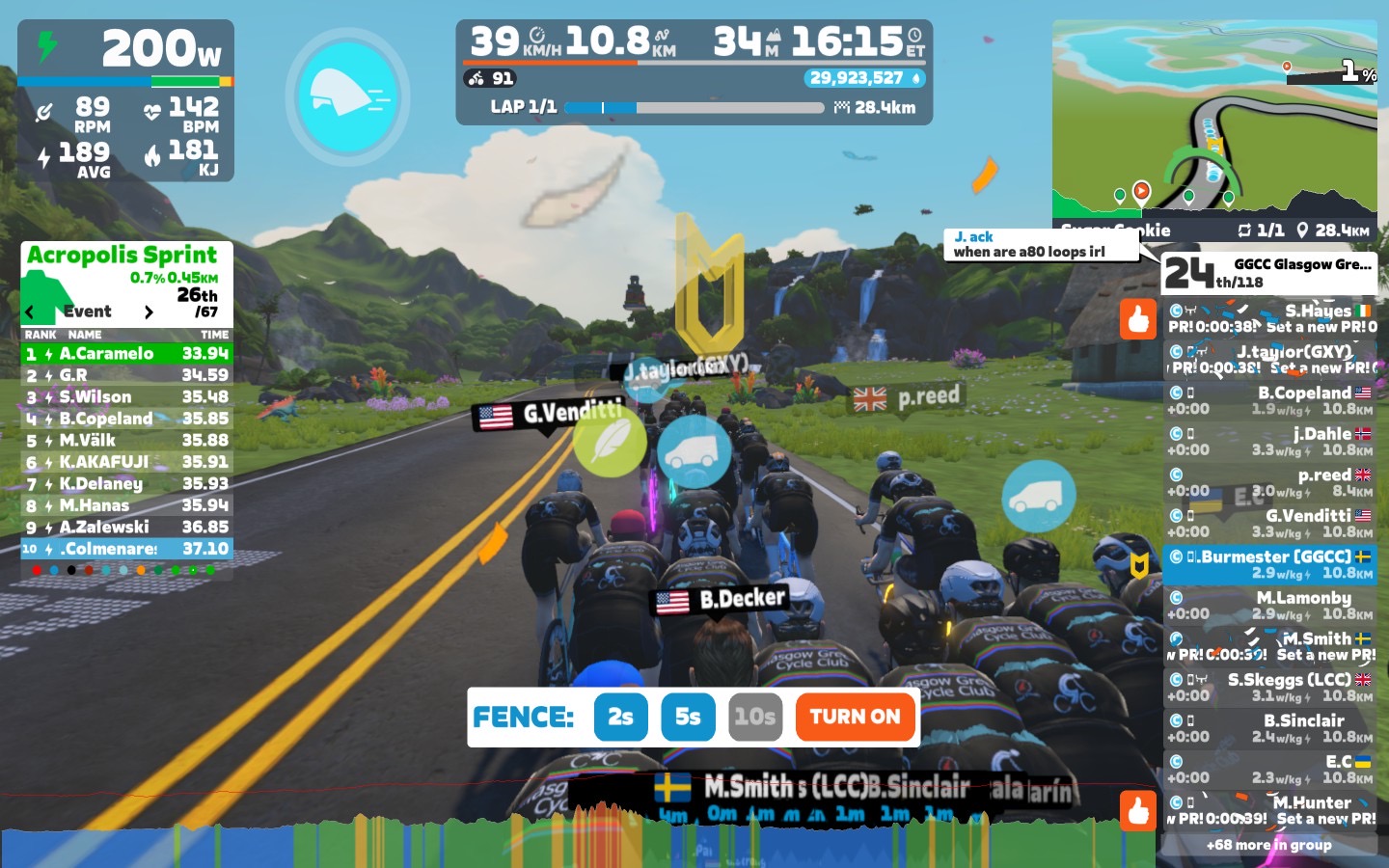Select M.Lamonby in the nearby riders list

tap(1269, 606)
